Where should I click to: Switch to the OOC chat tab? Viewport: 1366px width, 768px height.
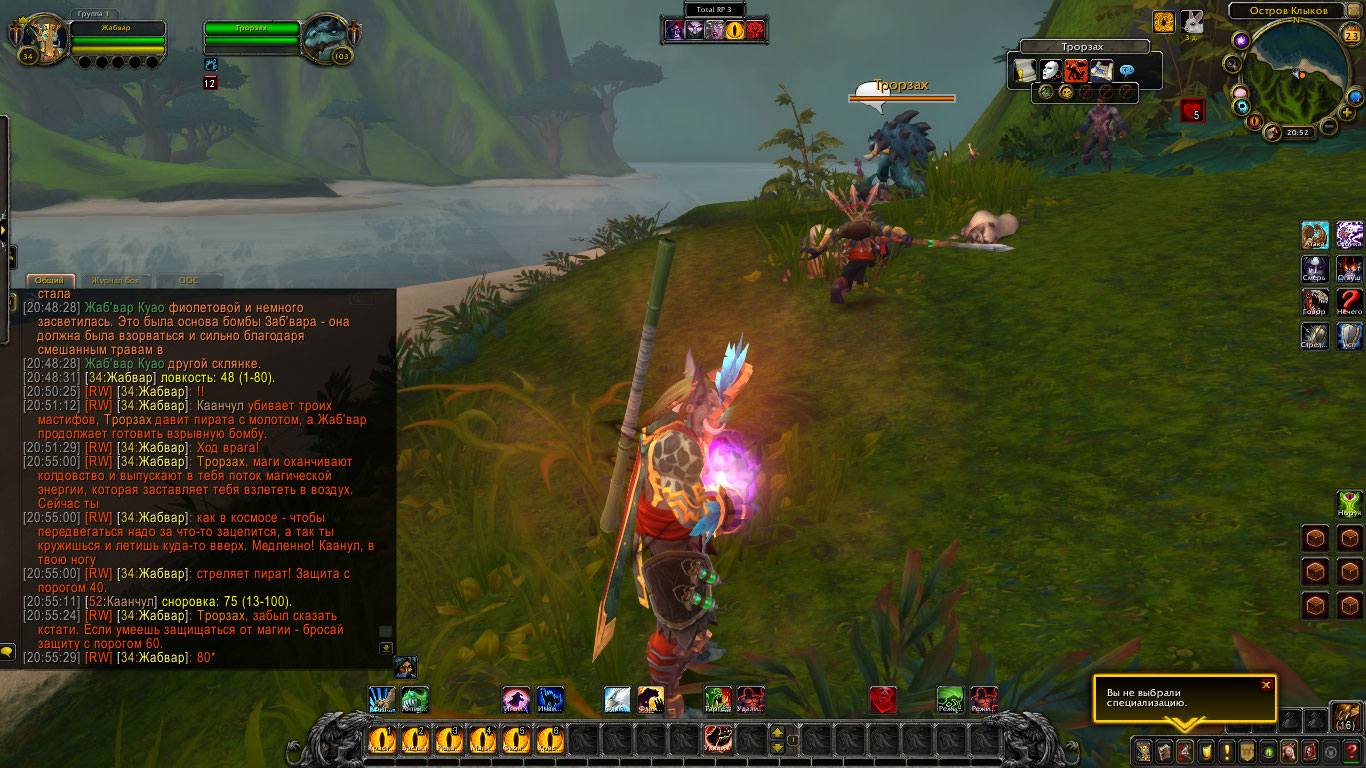click(188, 281)
